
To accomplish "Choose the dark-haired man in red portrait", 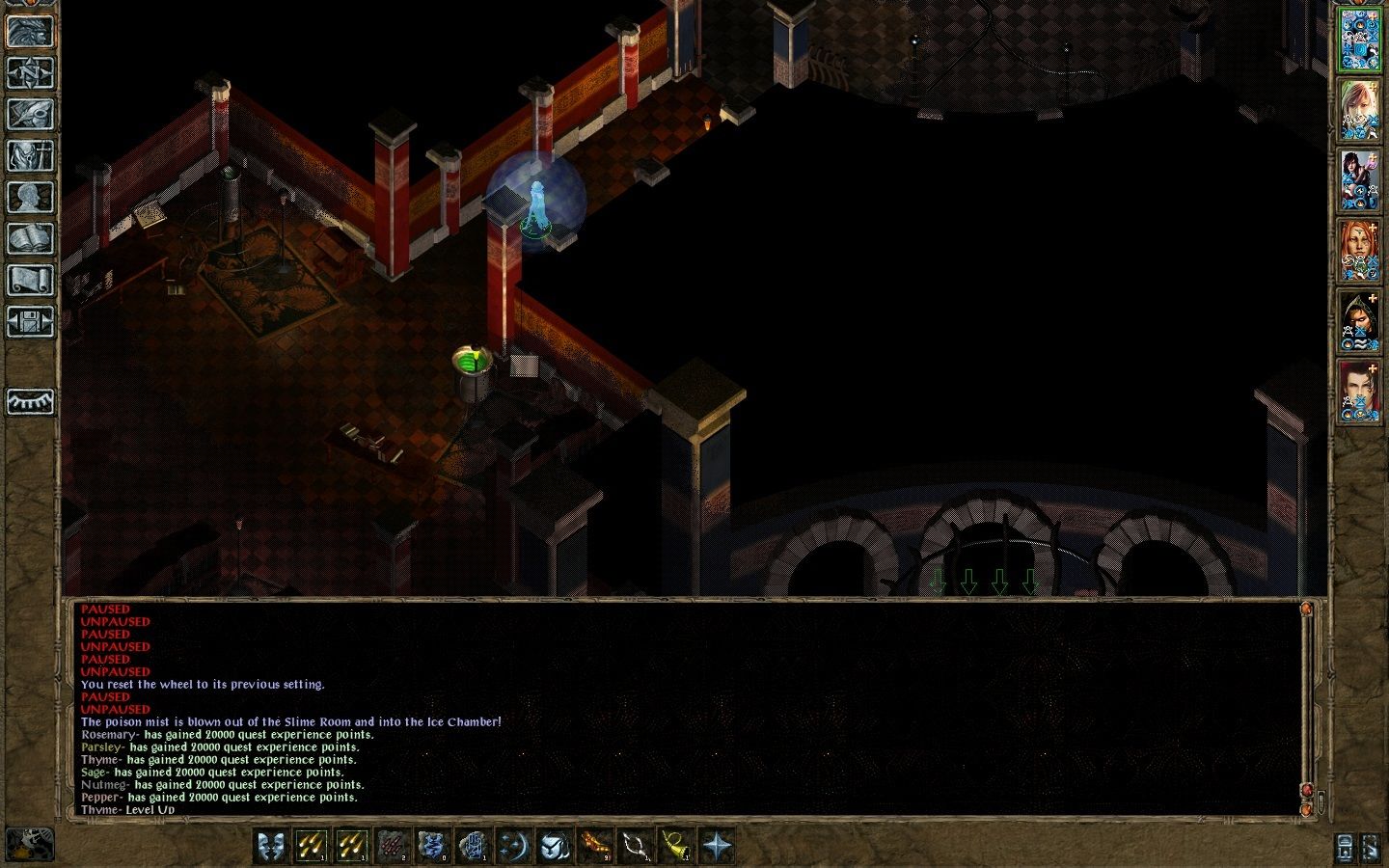I will click(1360, 393).
